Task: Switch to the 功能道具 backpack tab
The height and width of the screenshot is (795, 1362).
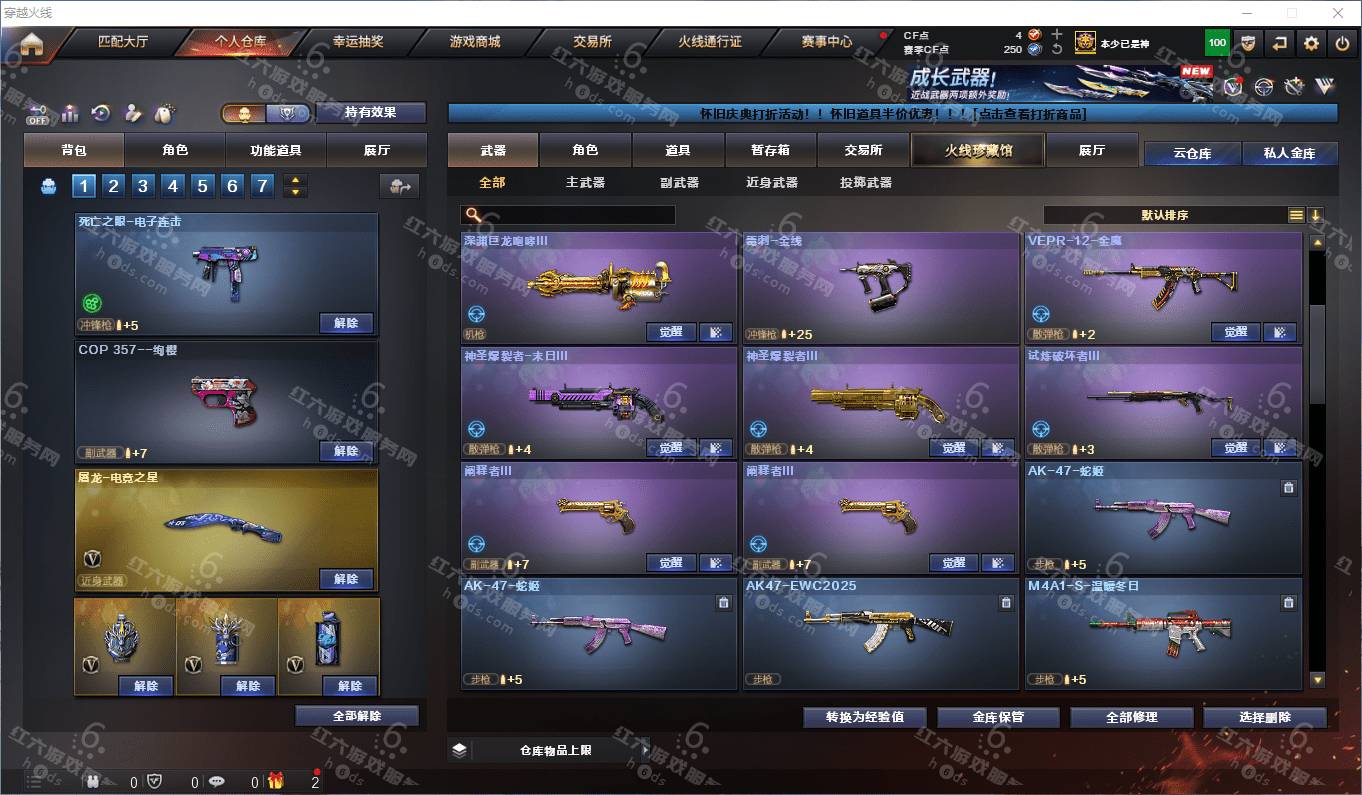Action: pos(275,150)
